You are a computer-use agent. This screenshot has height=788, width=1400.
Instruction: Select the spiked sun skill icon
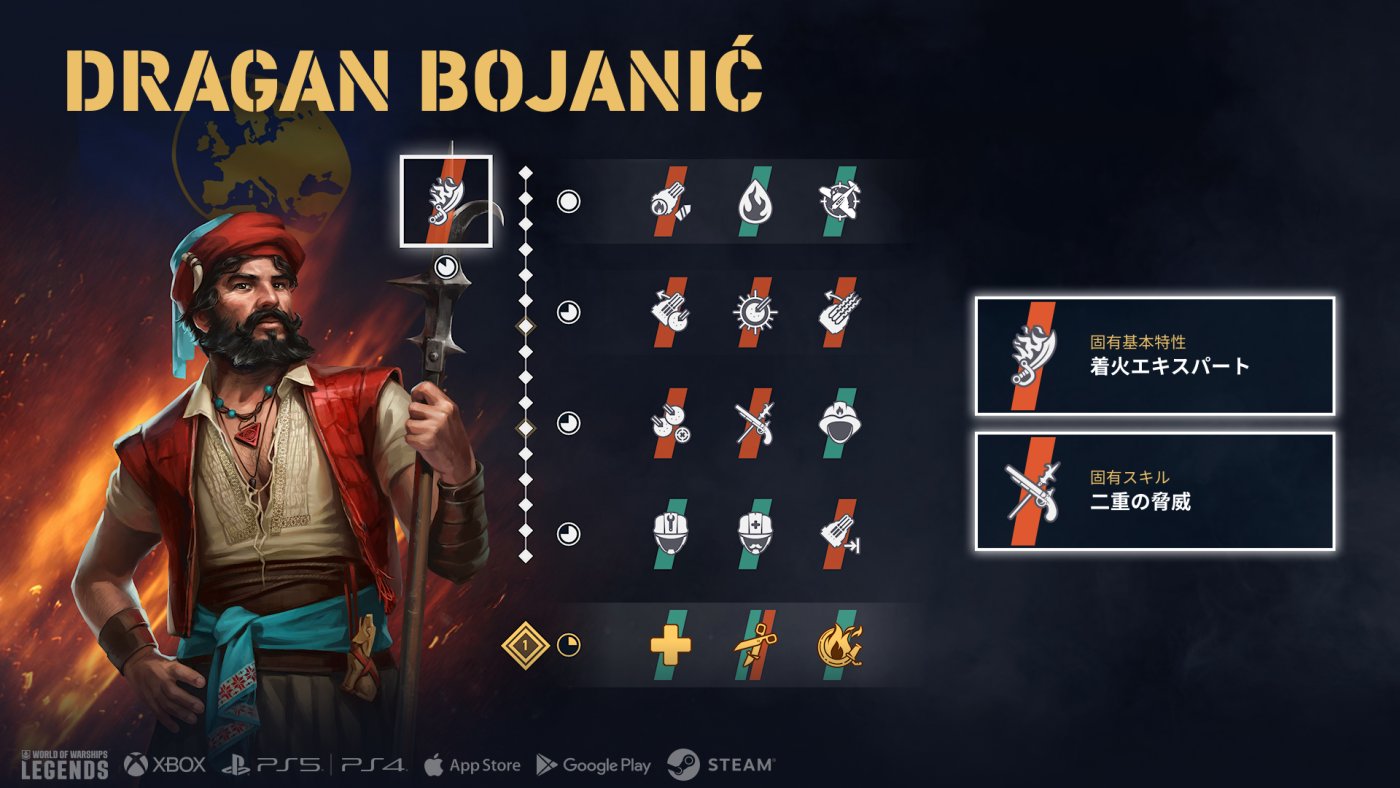tap(754, 312)
